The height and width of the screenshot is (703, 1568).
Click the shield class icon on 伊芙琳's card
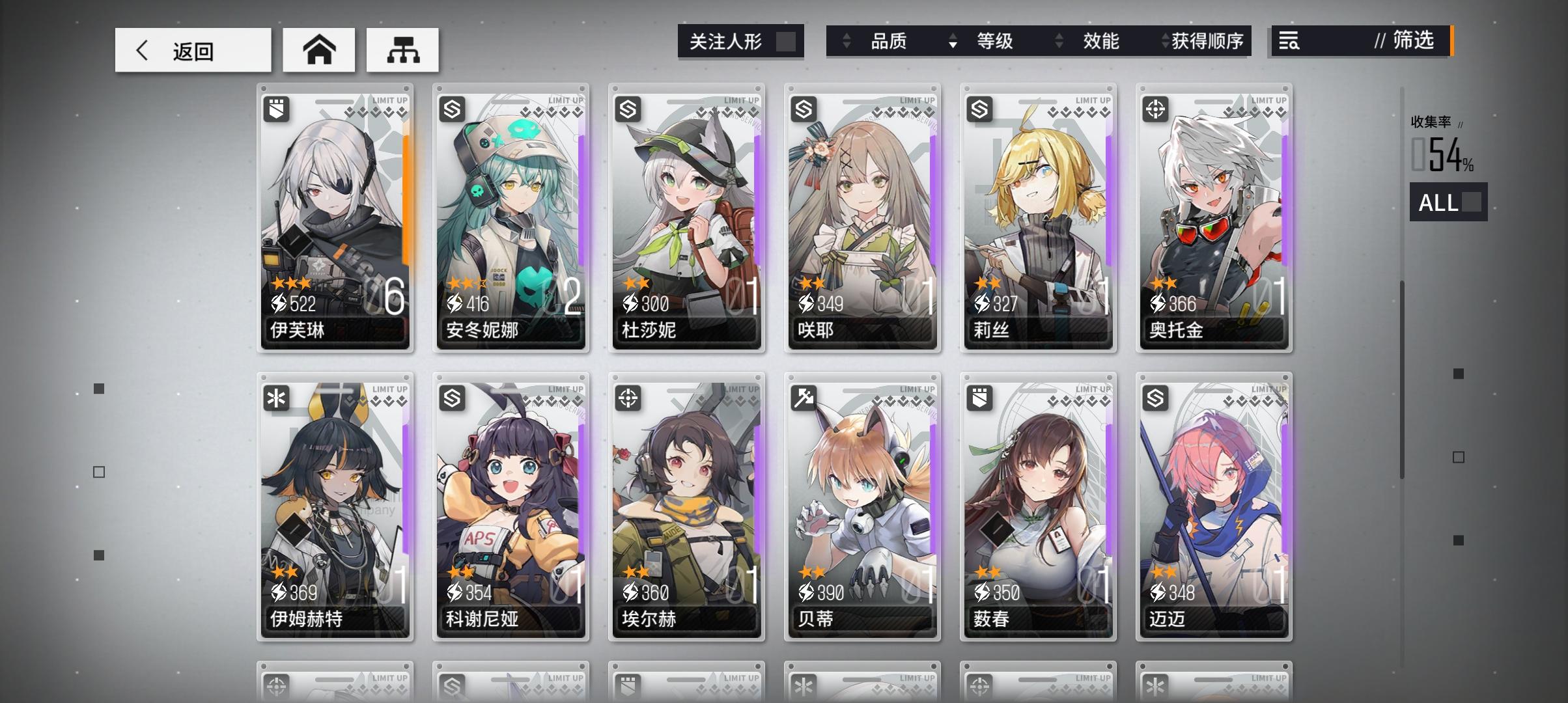(276, 109)
